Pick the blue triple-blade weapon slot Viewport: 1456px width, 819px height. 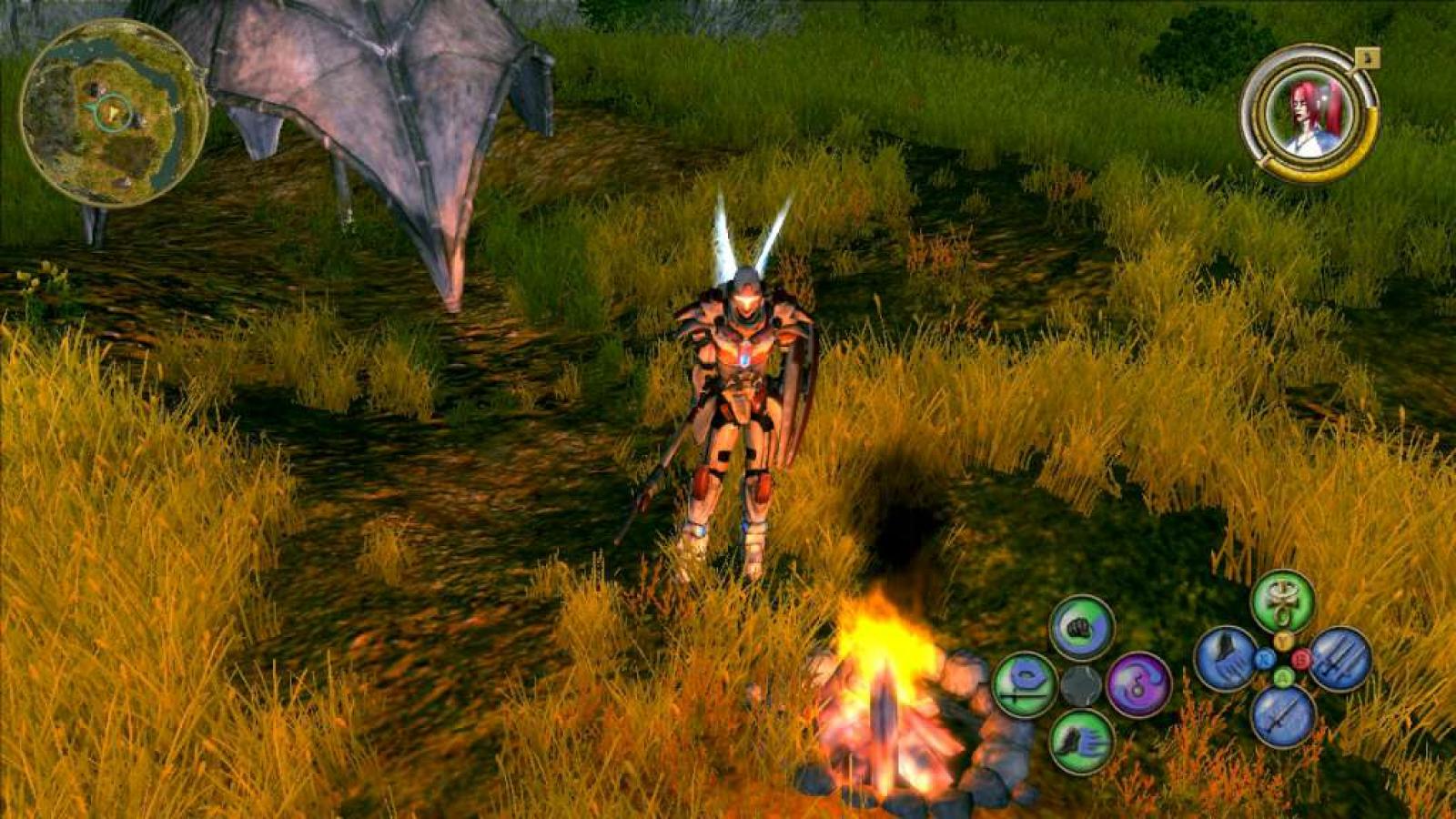(x=1340, y=659)
